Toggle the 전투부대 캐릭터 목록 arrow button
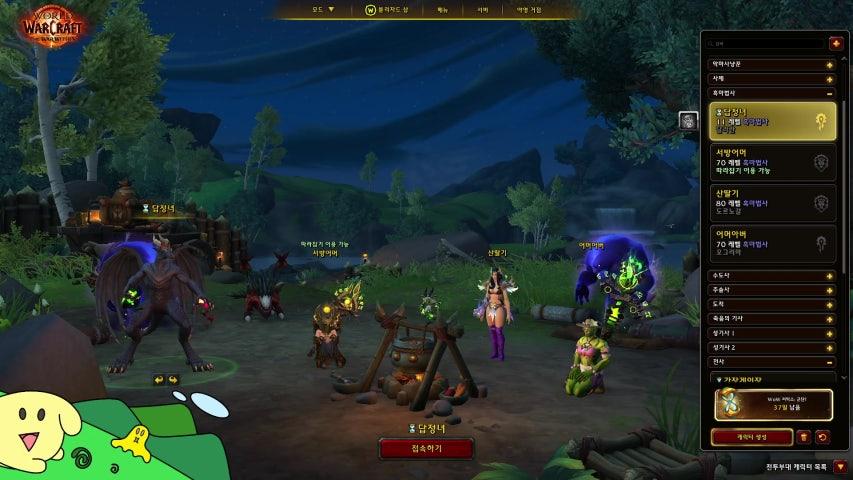This screenshot has height=480, width=853. pyautogui.click(x=841, y=466)
